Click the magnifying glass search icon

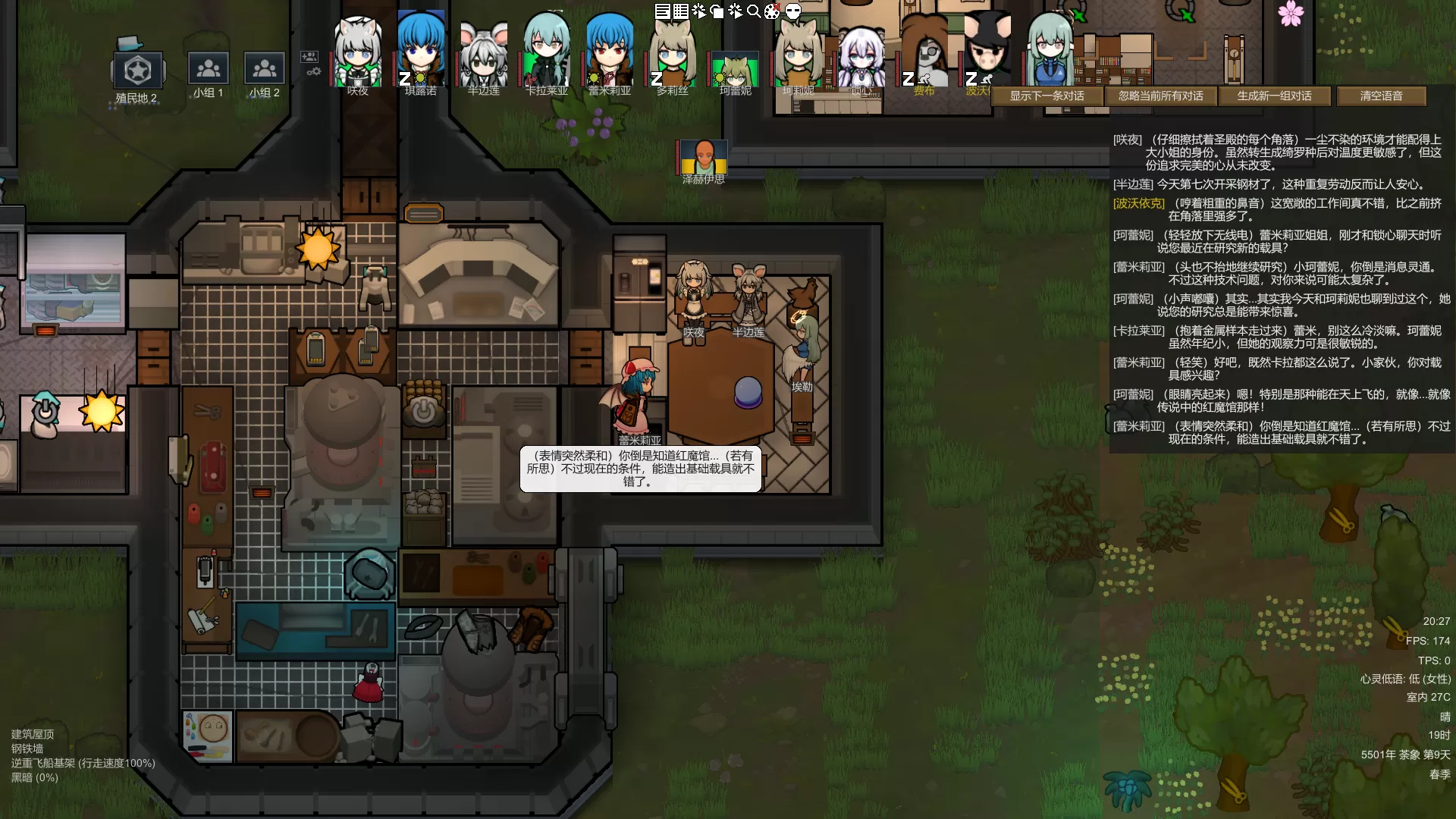tap(754, 11)
